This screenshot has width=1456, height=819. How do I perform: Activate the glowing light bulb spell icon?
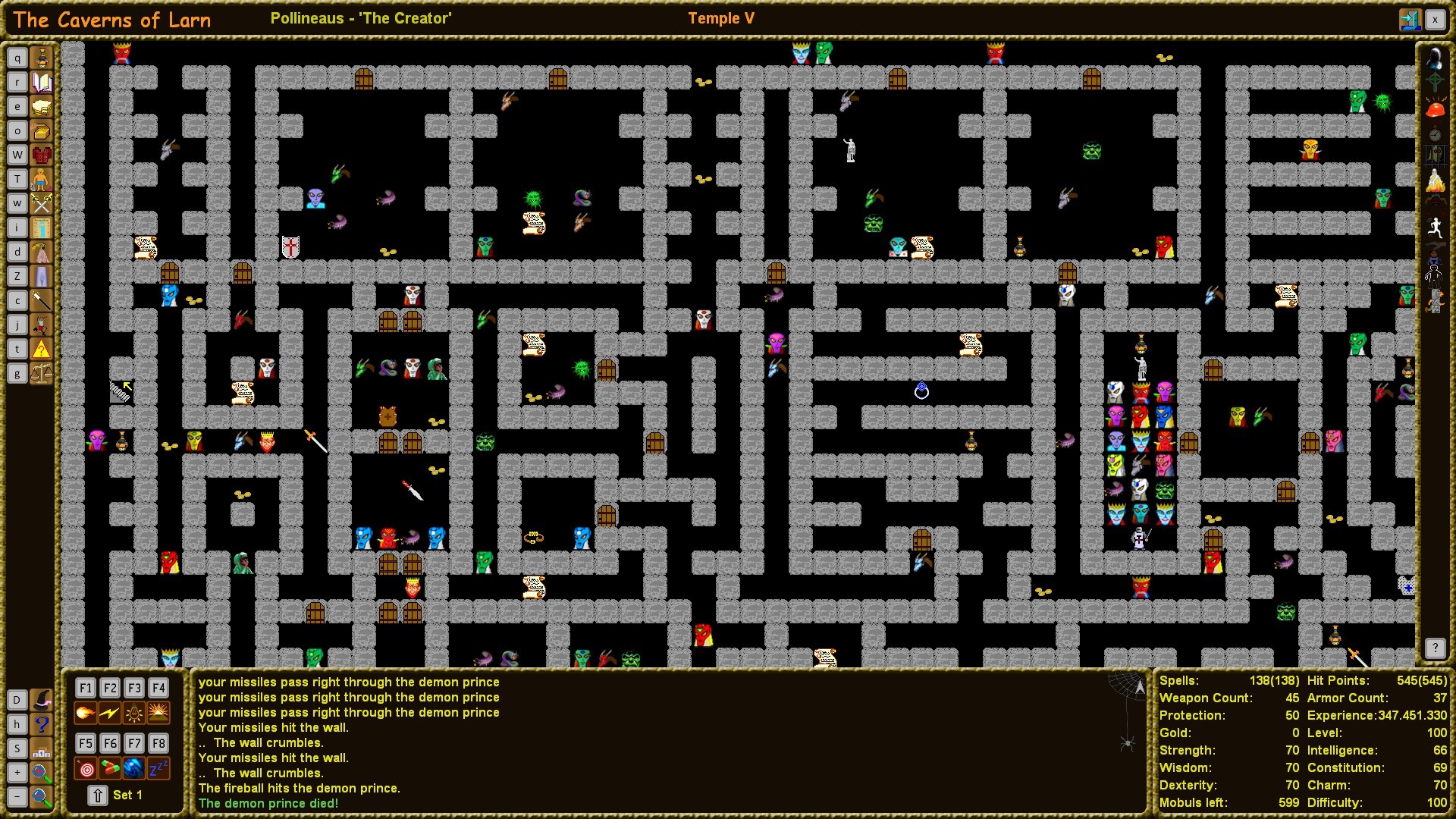pyautogui.click(x=133, y=712)
